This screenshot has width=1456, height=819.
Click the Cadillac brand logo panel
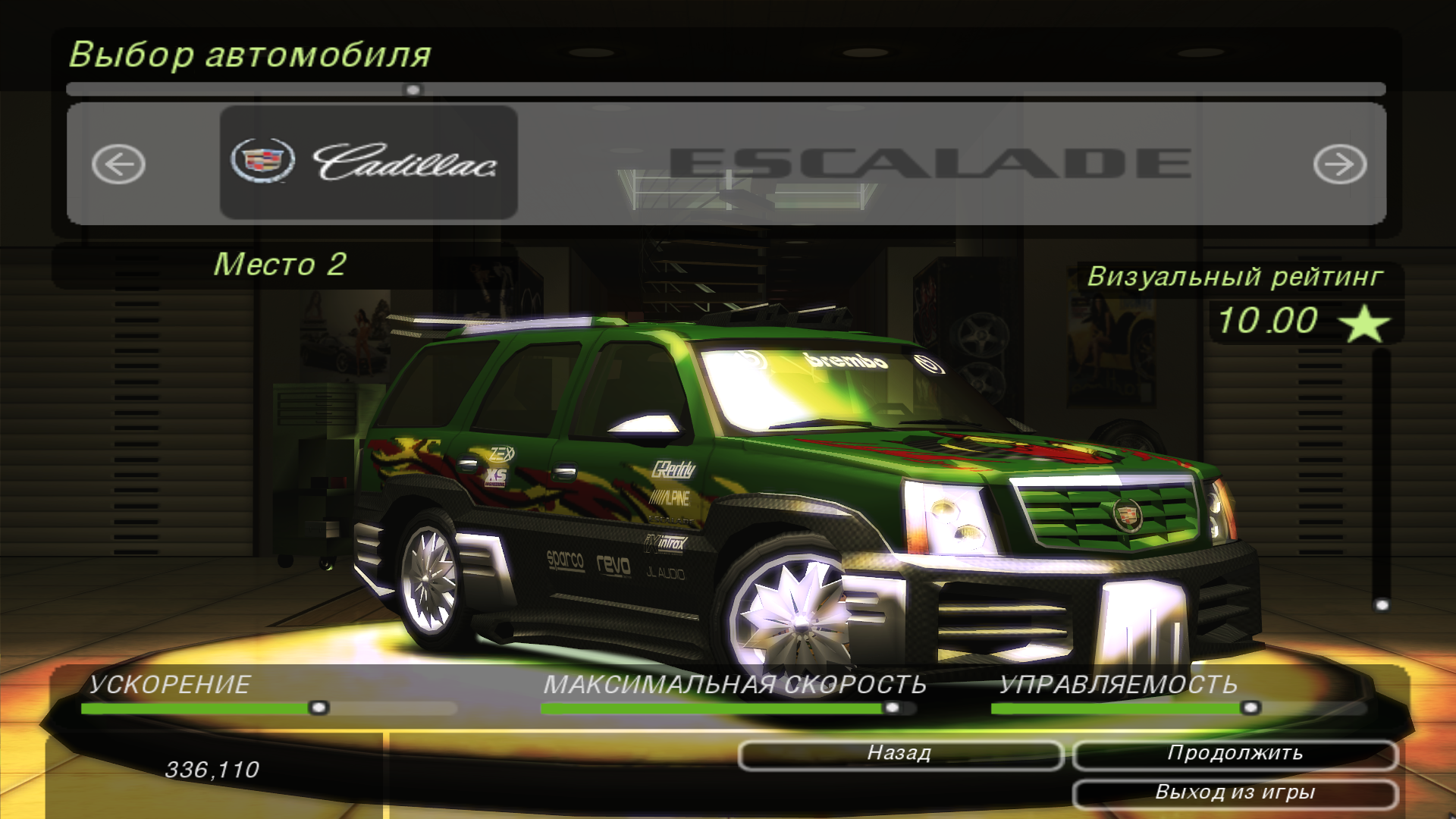[368, 161]
